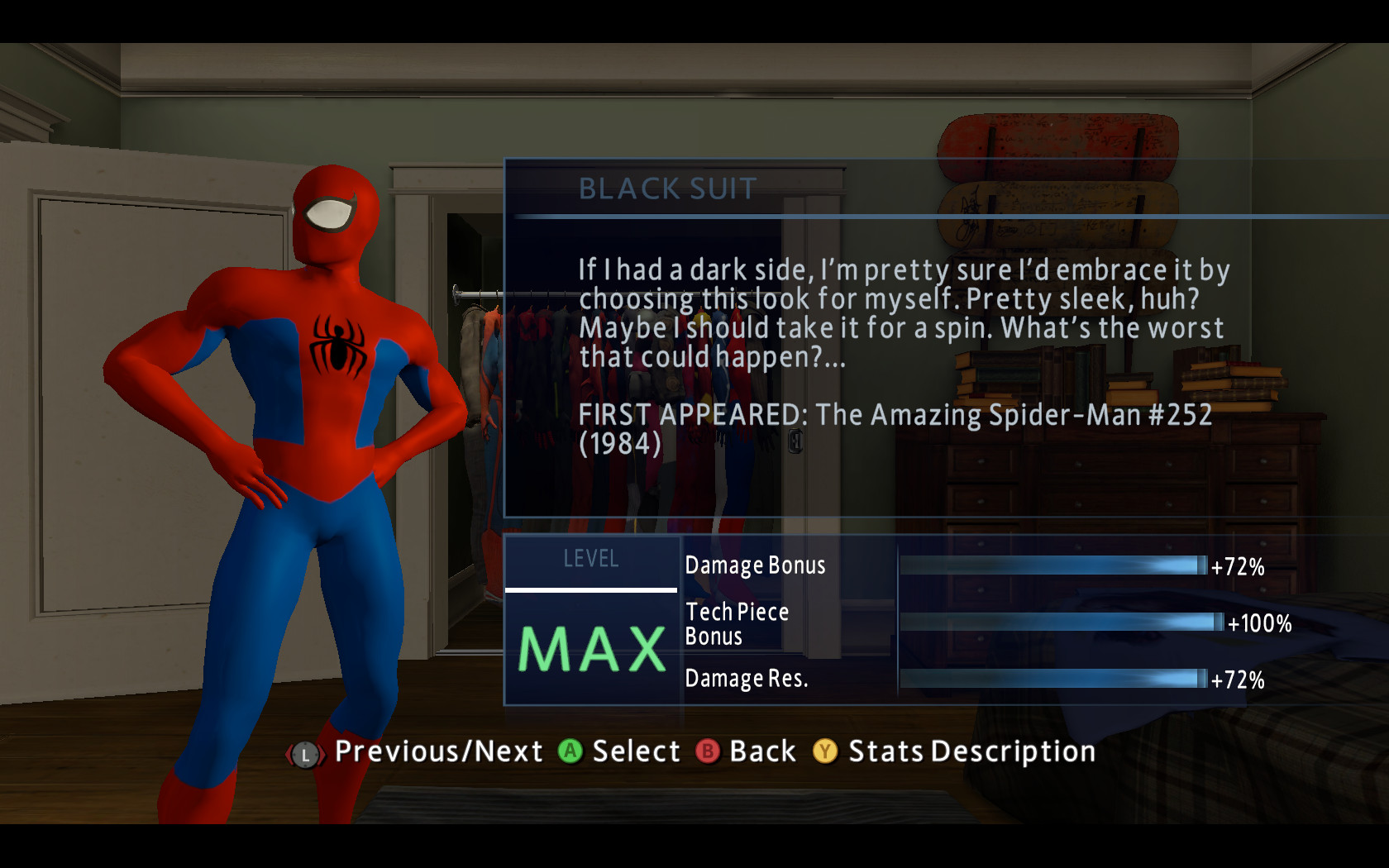Select the BLACK SUIT title header
The height and width of the screenshot is (868, 1389).
pos(666,189)
